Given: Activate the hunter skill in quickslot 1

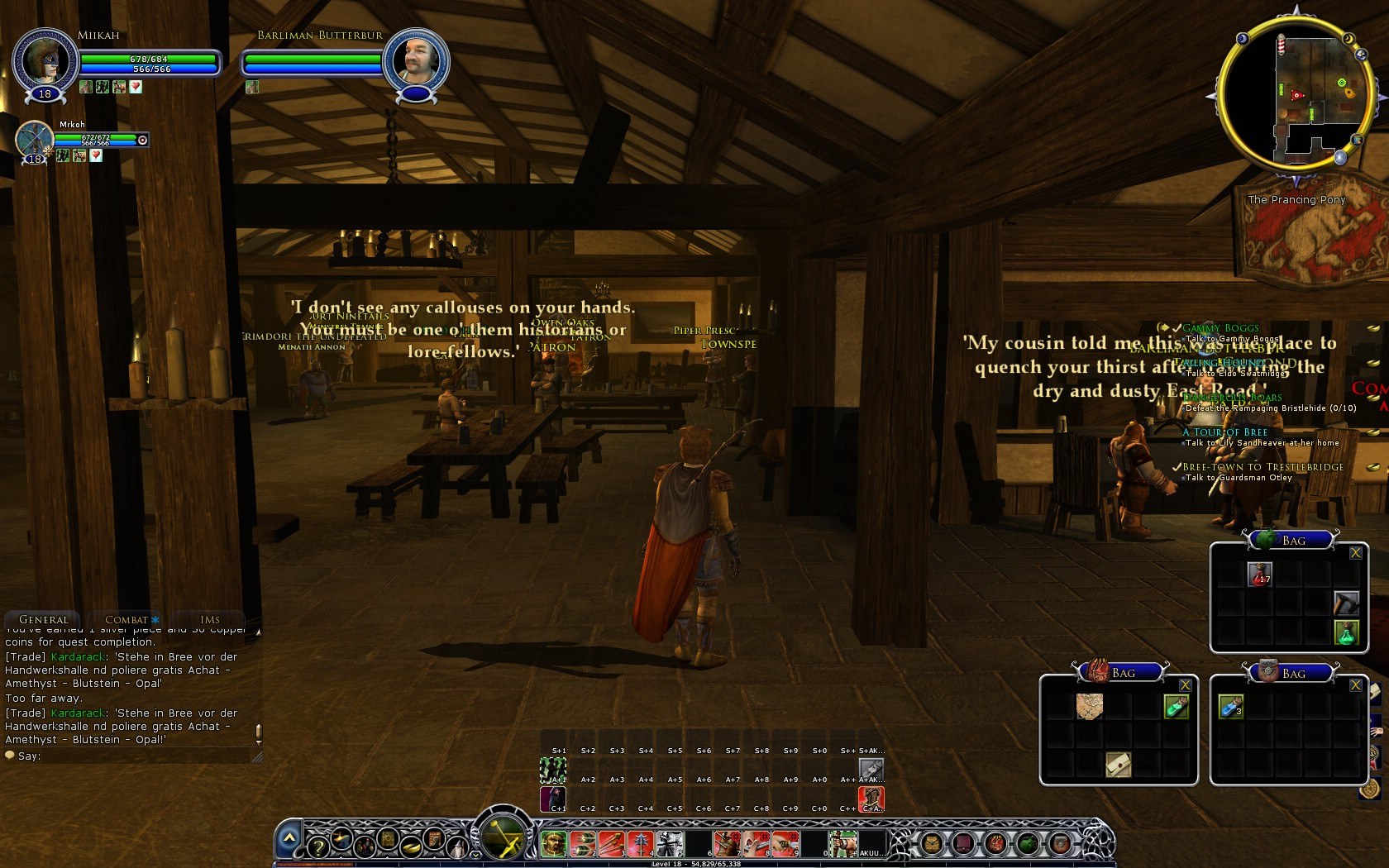Looking at the screenshot, I should tap(552, 842).
